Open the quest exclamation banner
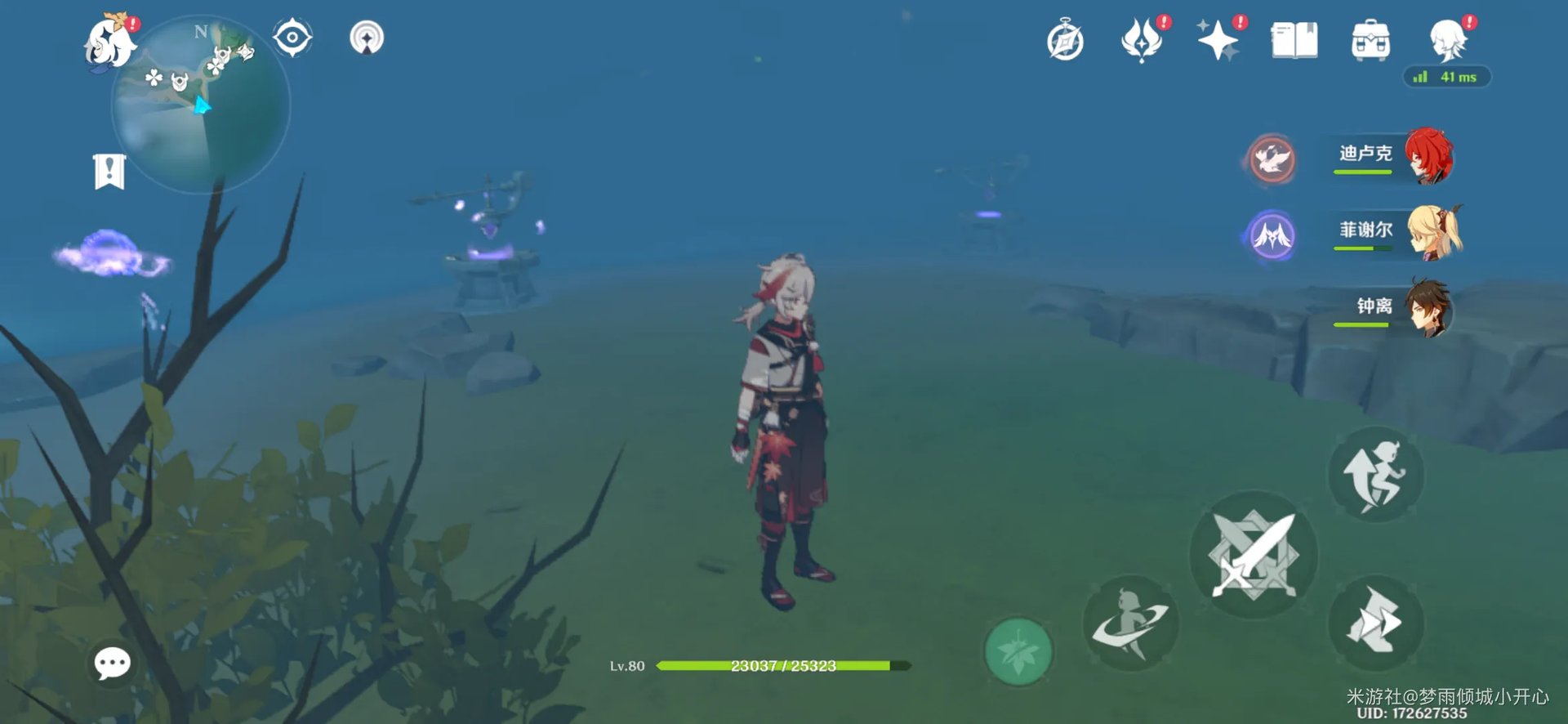The height and width of the screenshot is (724, 1568). coord(109,171)
